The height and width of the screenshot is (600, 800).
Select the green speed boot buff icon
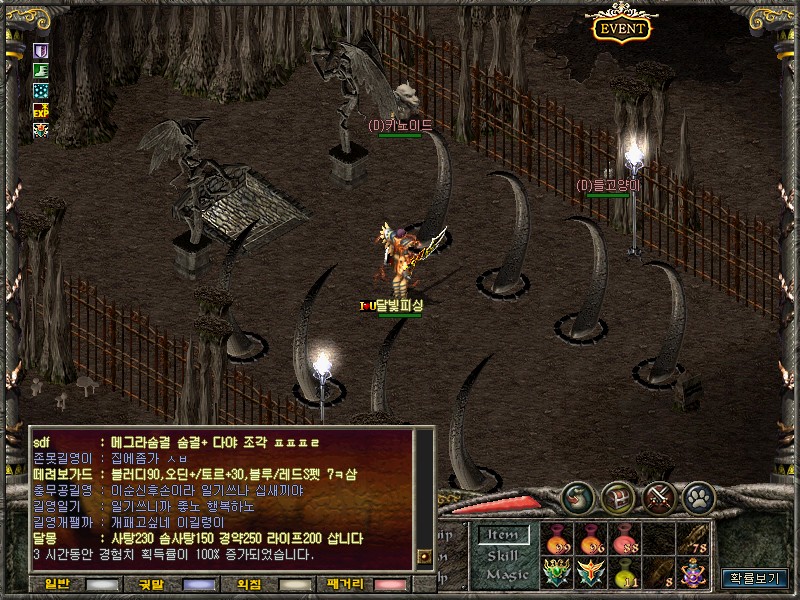tap(41, 70)
